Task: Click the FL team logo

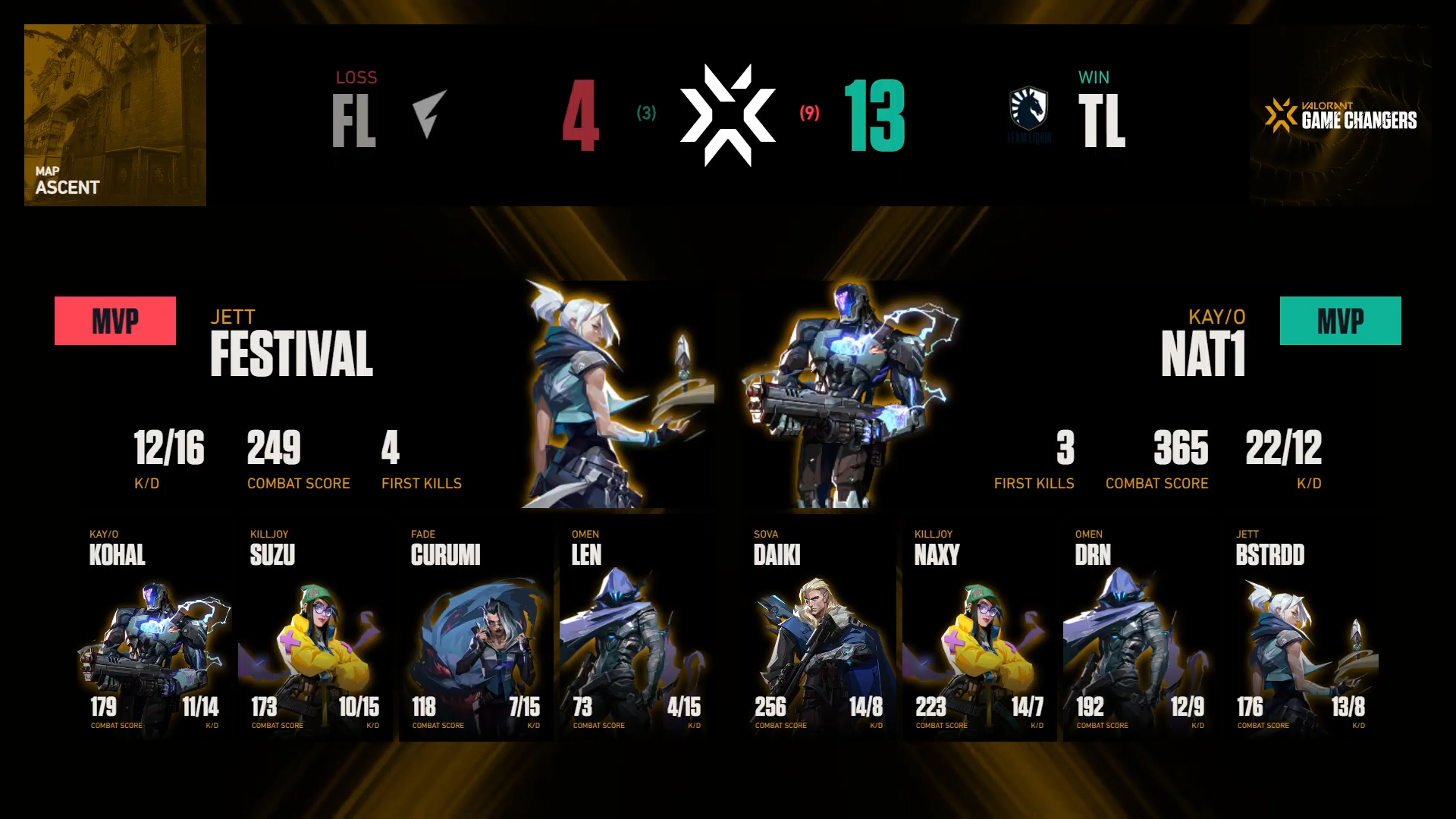Action: (x=428, y=114)
